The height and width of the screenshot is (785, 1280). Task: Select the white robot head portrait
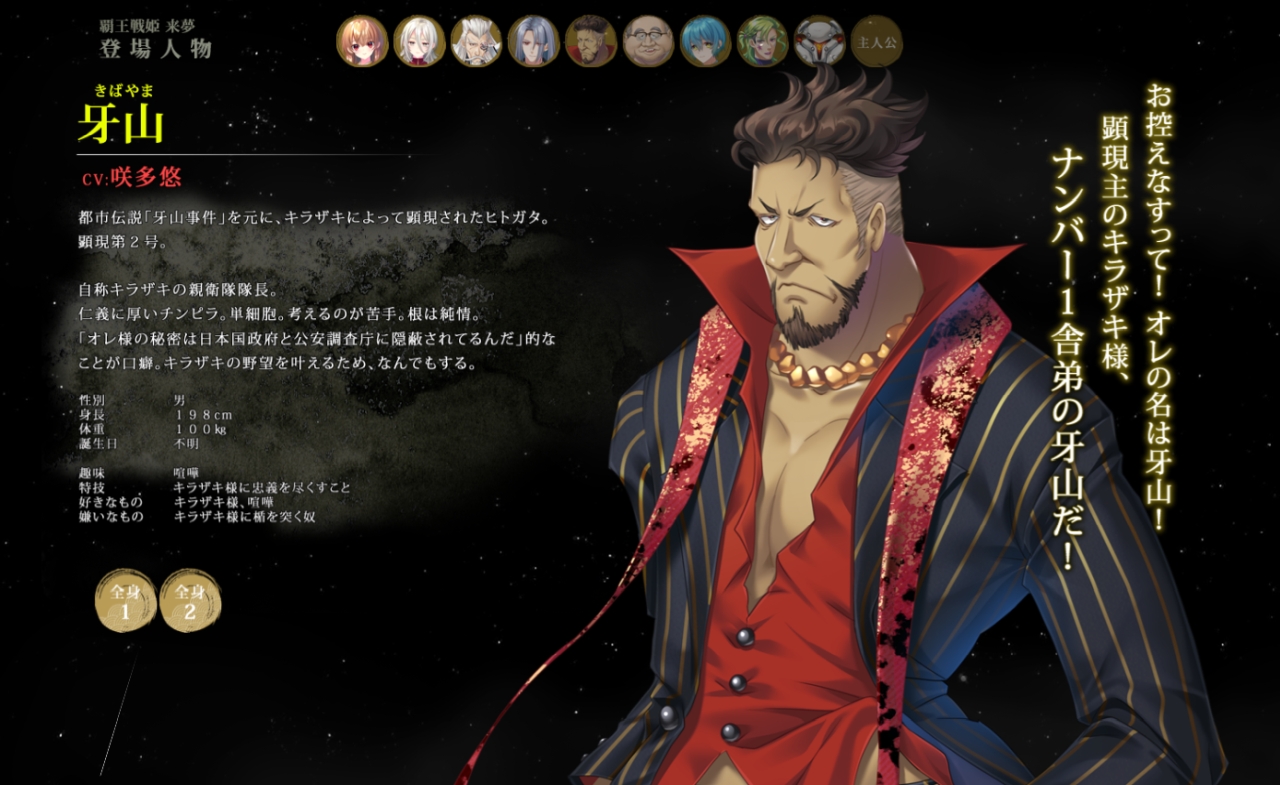820,41
